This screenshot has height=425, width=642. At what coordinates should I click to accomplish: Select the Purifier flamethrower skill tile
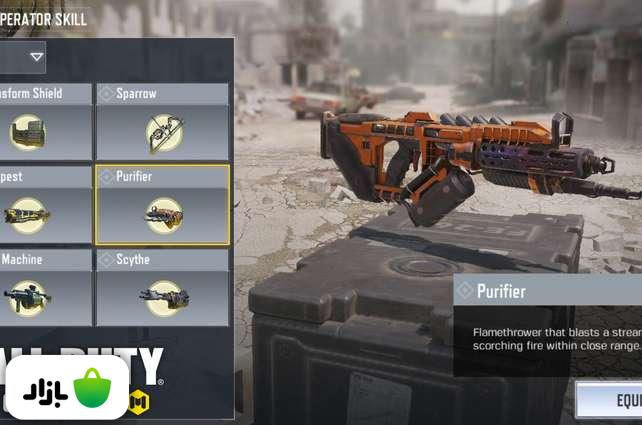point(163,205)
